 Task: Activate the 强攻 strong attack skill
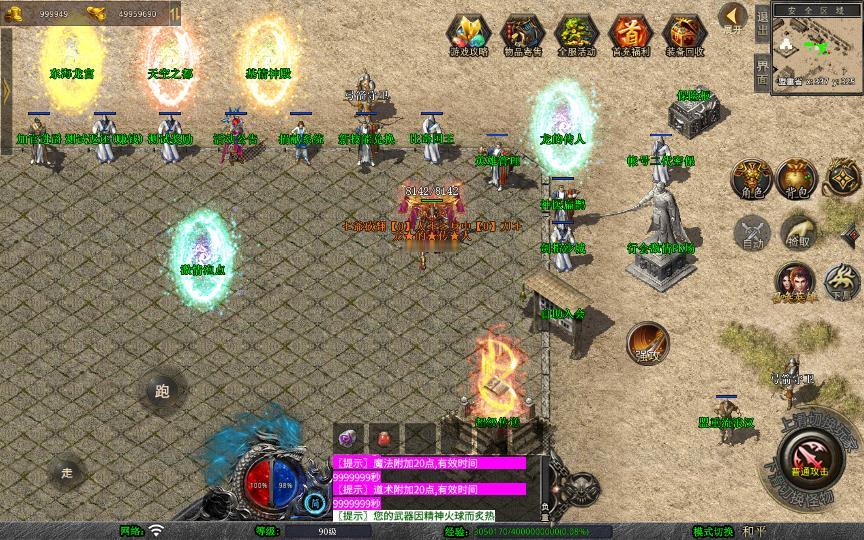pos(648,342)
